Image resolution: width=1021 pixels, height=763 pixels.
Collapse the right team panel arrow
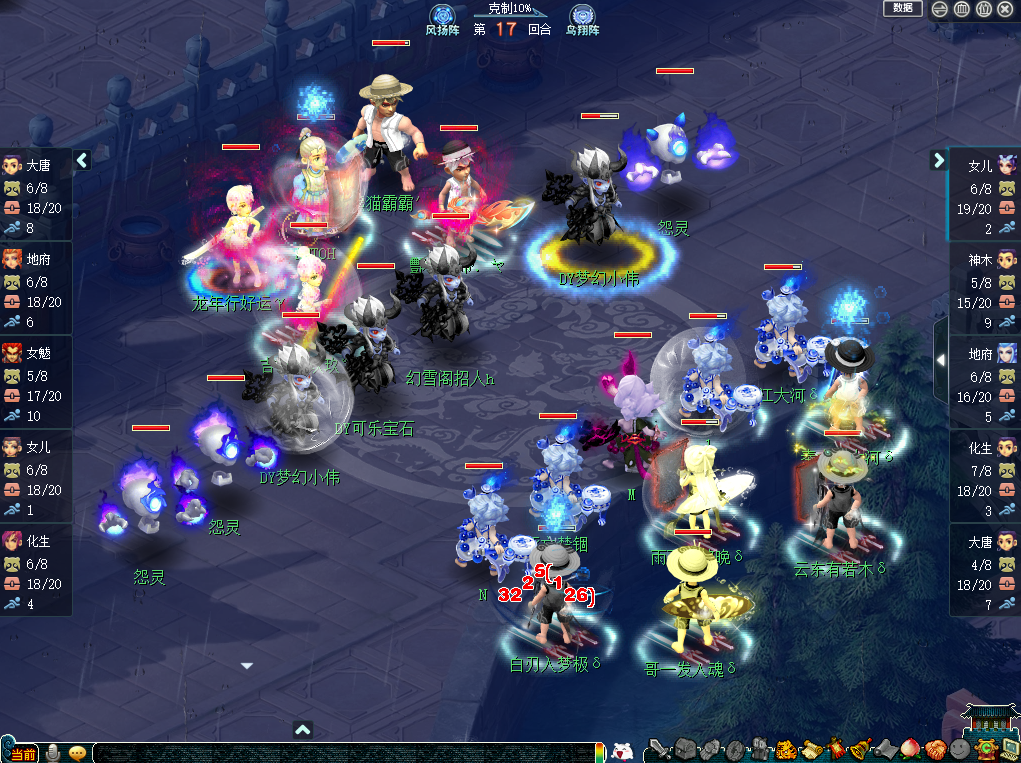(x=938, y=159)
